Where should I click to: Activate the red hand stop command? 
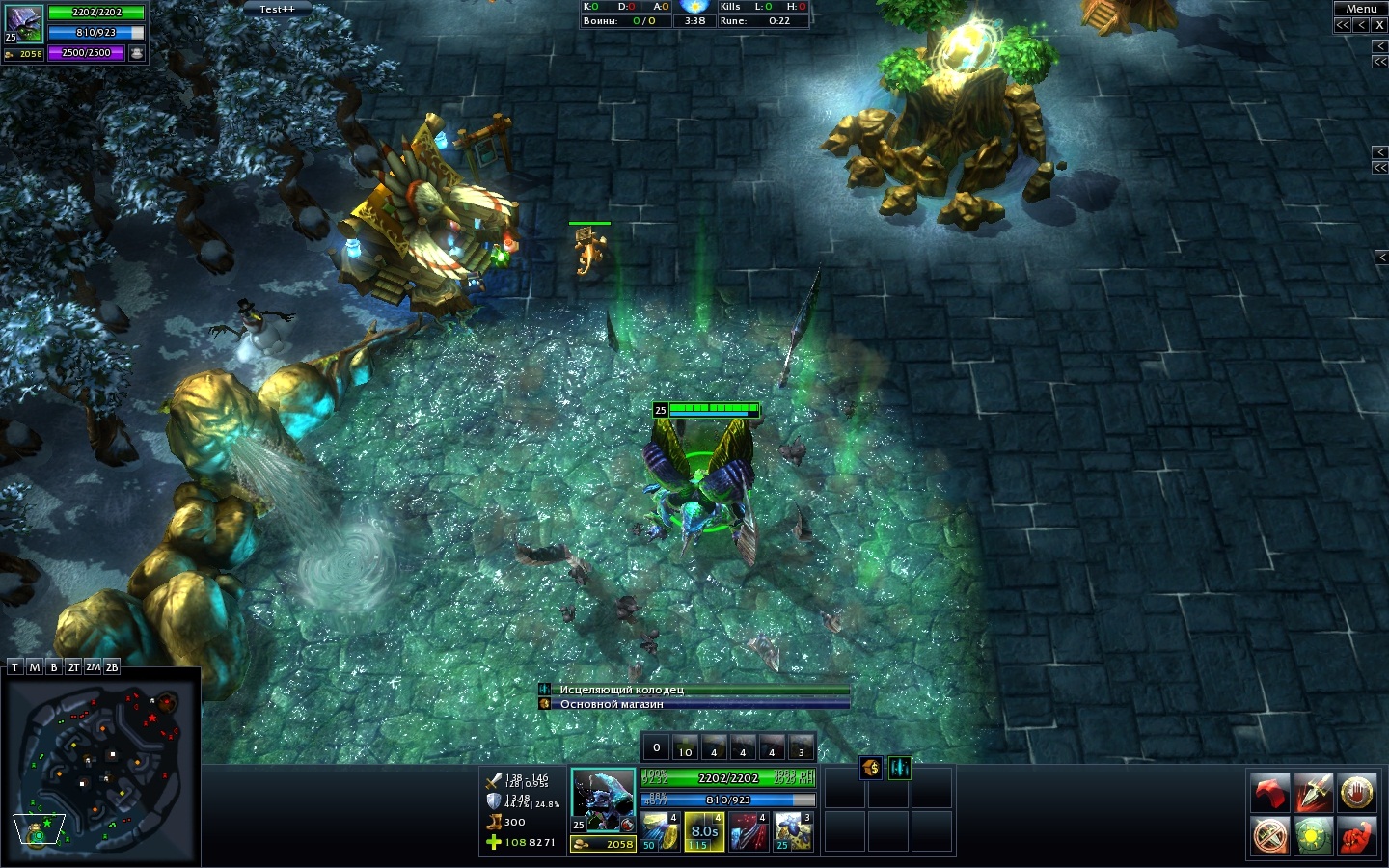tap(1357, 793)
